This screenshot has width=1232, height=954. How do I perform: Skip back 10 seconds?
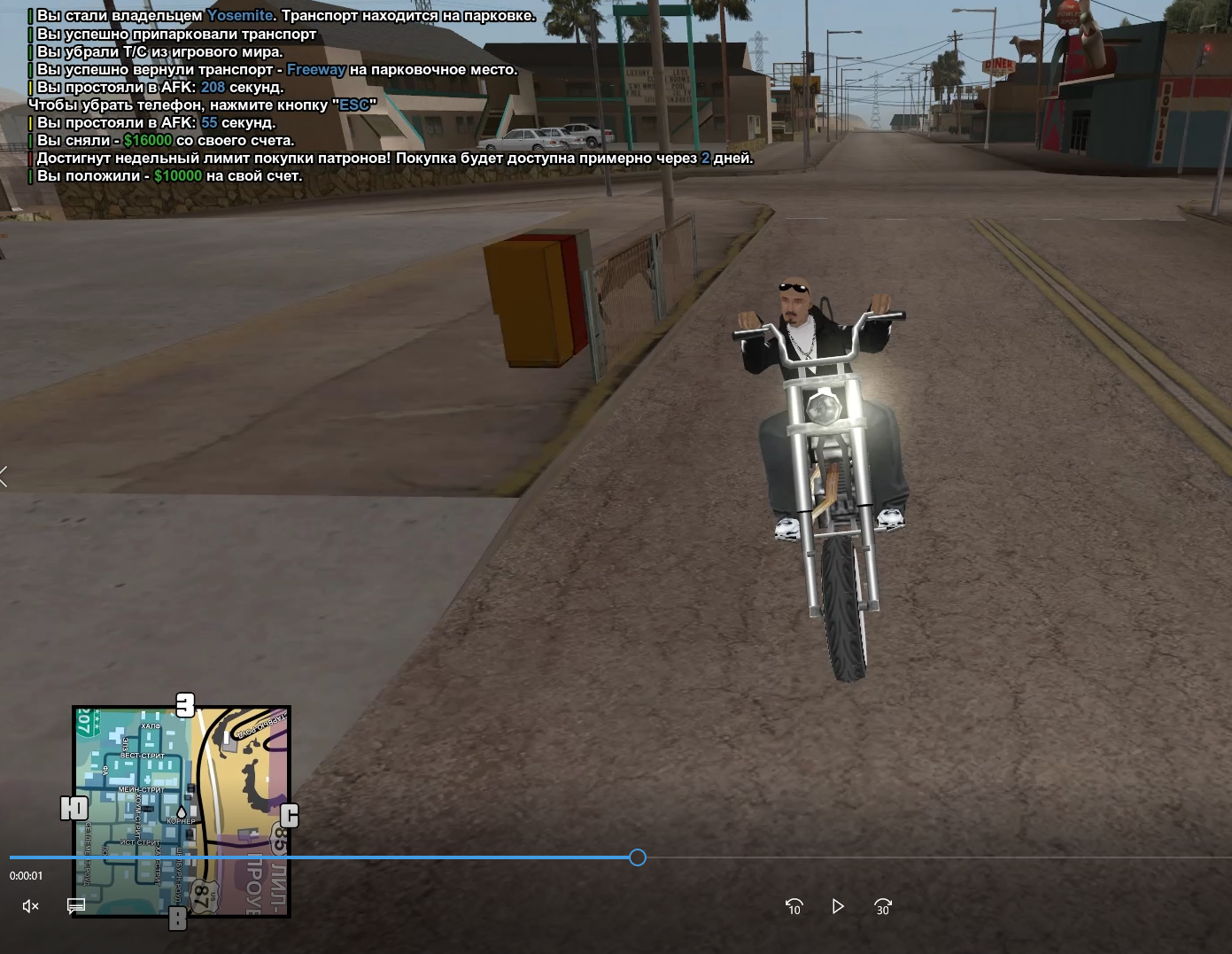coord(794,906)
